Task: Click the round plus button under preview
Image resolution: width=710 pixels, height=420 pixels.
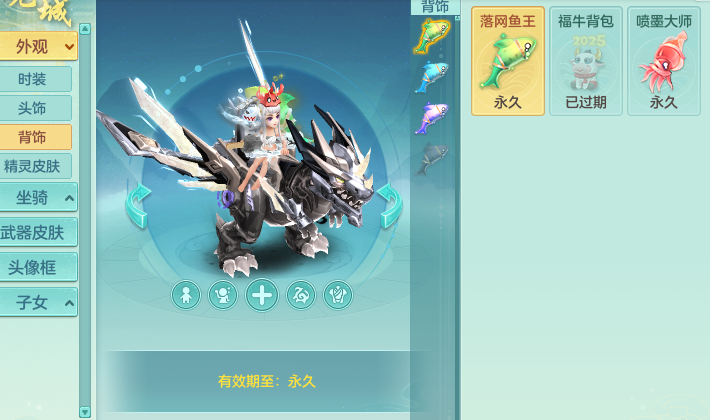Action: 262,294
